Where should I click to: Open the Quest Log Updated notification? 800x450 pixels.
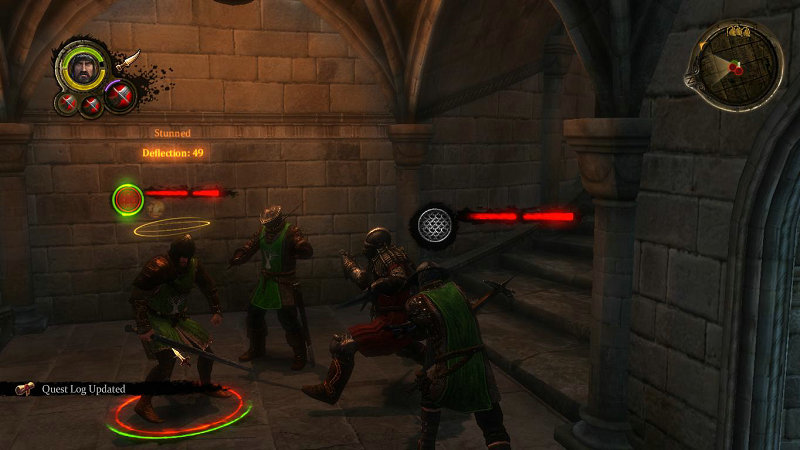(x=74, y=389)
